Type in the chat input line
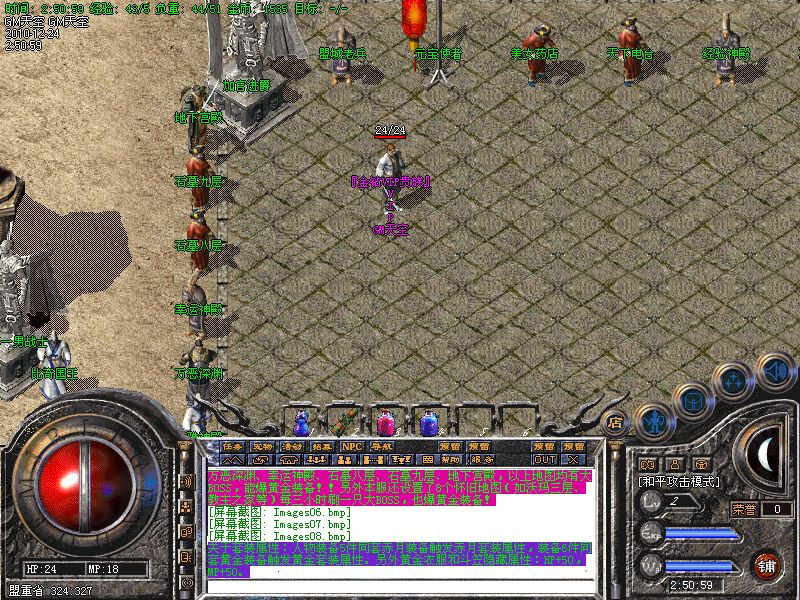Viewport: 800px width, 600px height. point(400,583)
